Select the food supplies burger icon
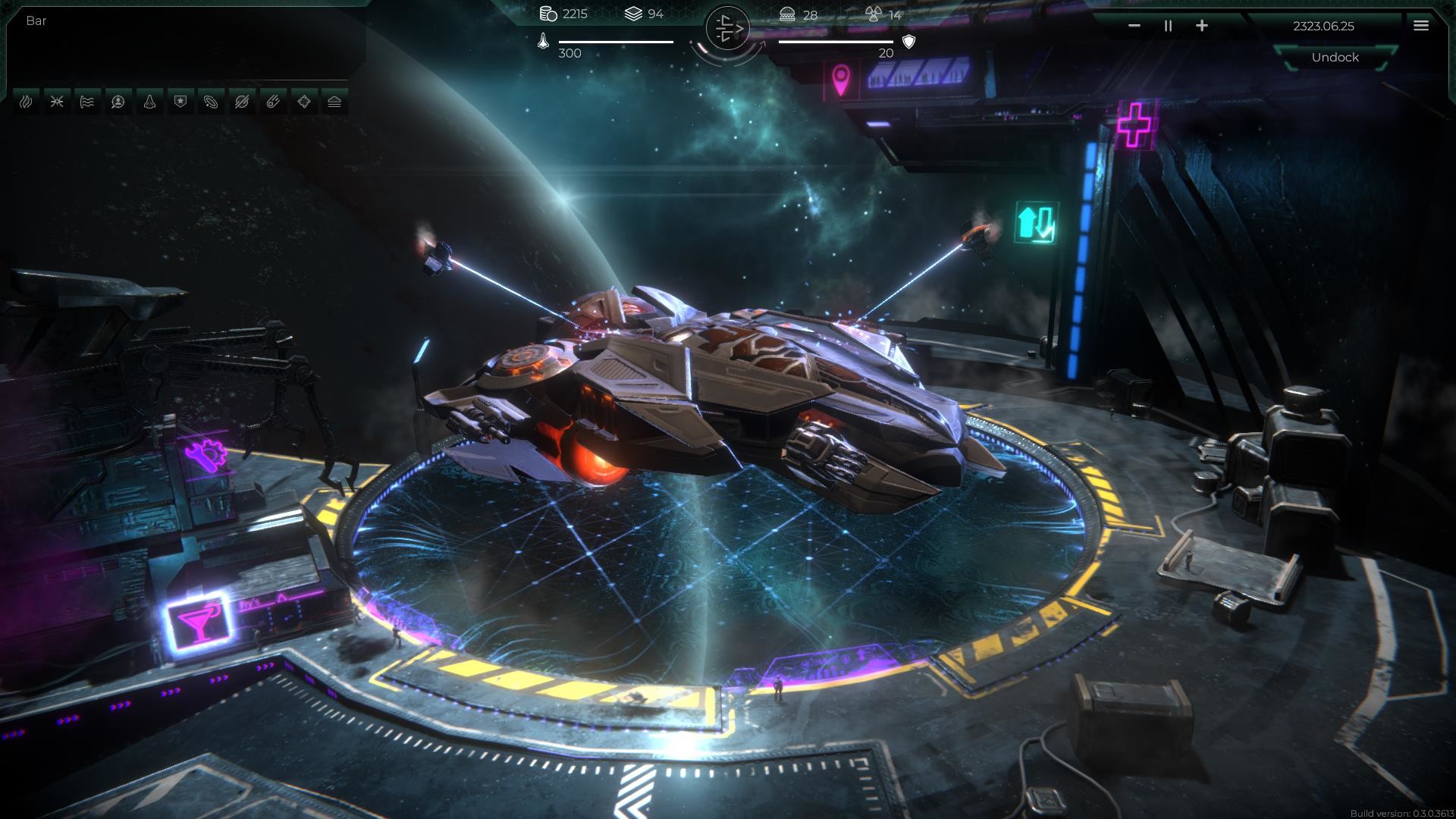The width and height of the screenshot is (1456, 819). 786,13
